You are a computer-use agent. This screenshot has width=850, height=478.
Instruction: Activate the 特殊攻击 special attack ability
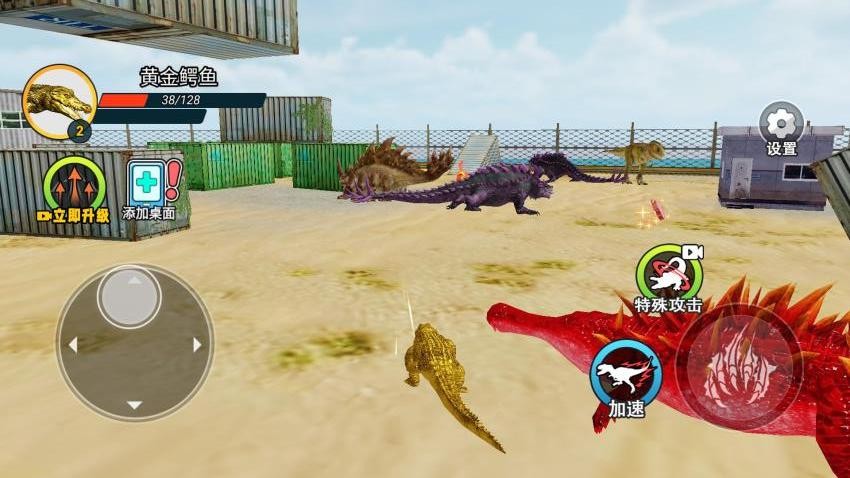pyautogui.click(x=668, y=273)
